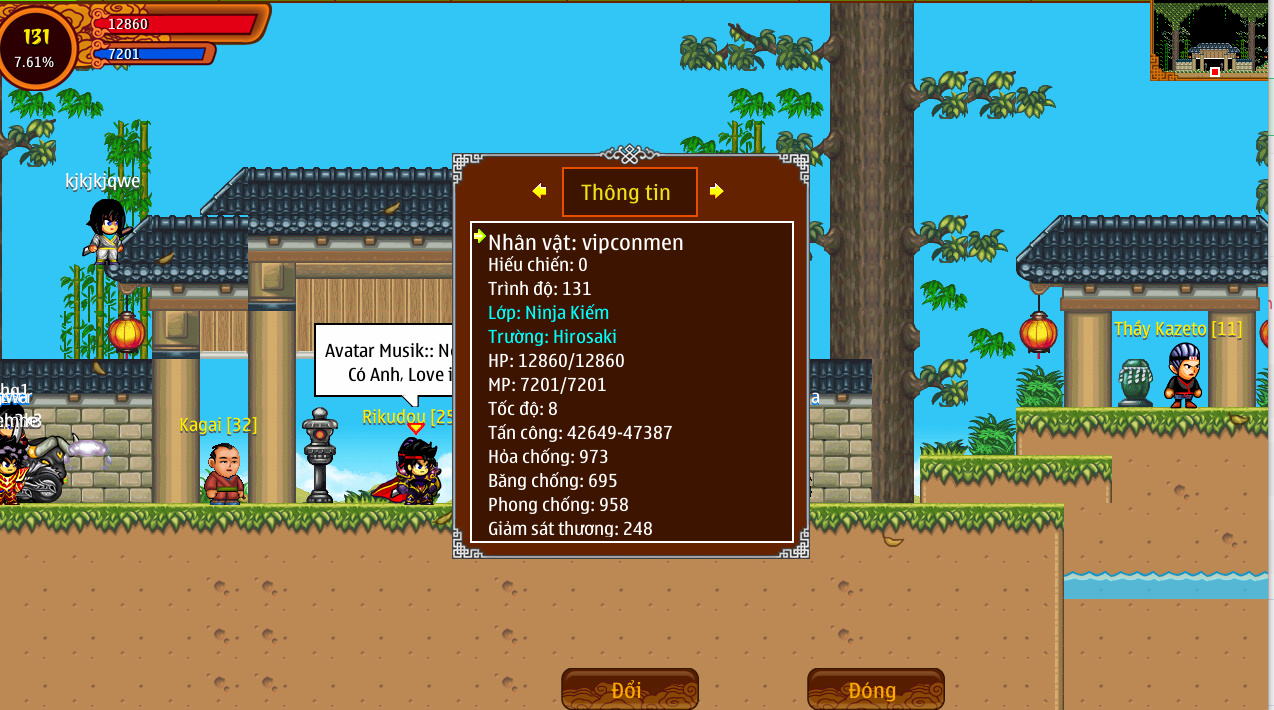Select the Trường: Hirosaki row
This screenshot has height=710, width=1274.
pos(552,337)
